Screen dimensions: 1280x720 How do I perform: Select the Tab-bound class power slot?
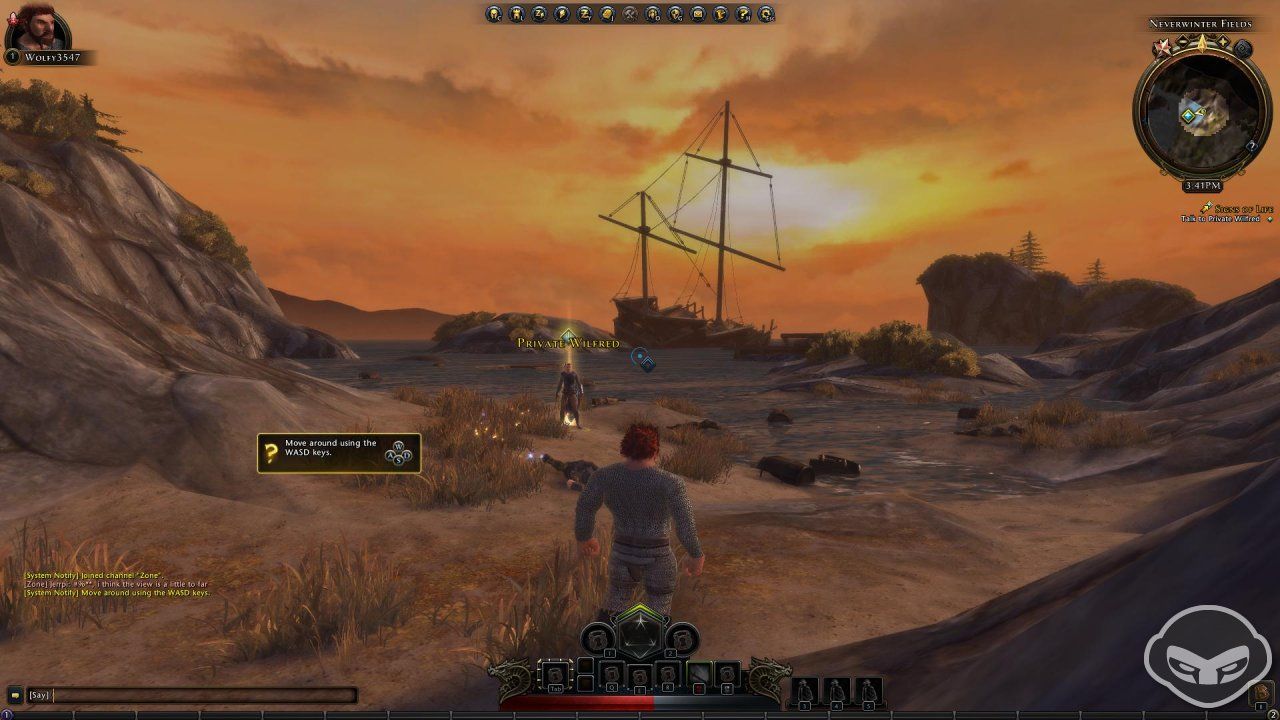[555, 675]
